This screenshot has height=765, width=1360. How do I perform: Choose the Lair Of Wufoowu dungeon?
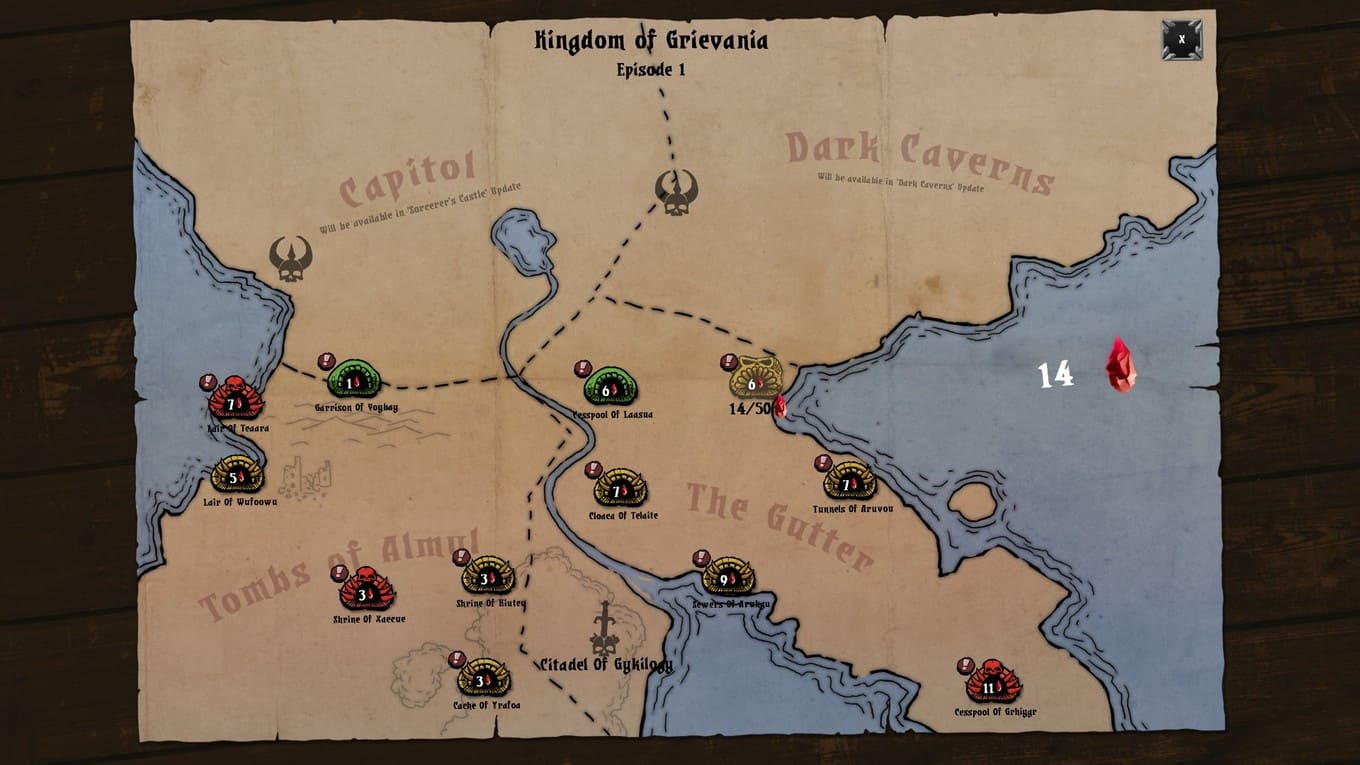tap(237, 475)
